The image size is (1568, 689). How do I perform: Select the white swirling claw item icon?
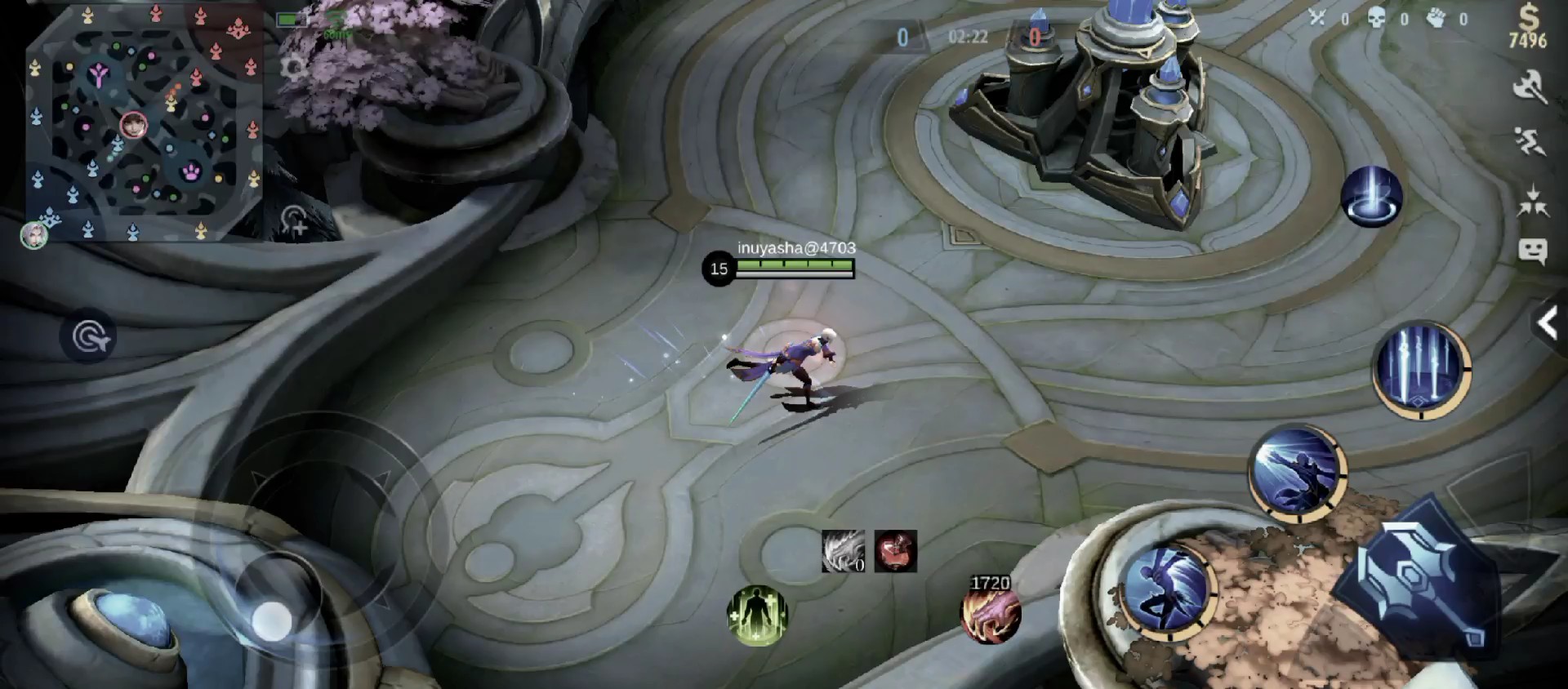click(x=843, y=551)
